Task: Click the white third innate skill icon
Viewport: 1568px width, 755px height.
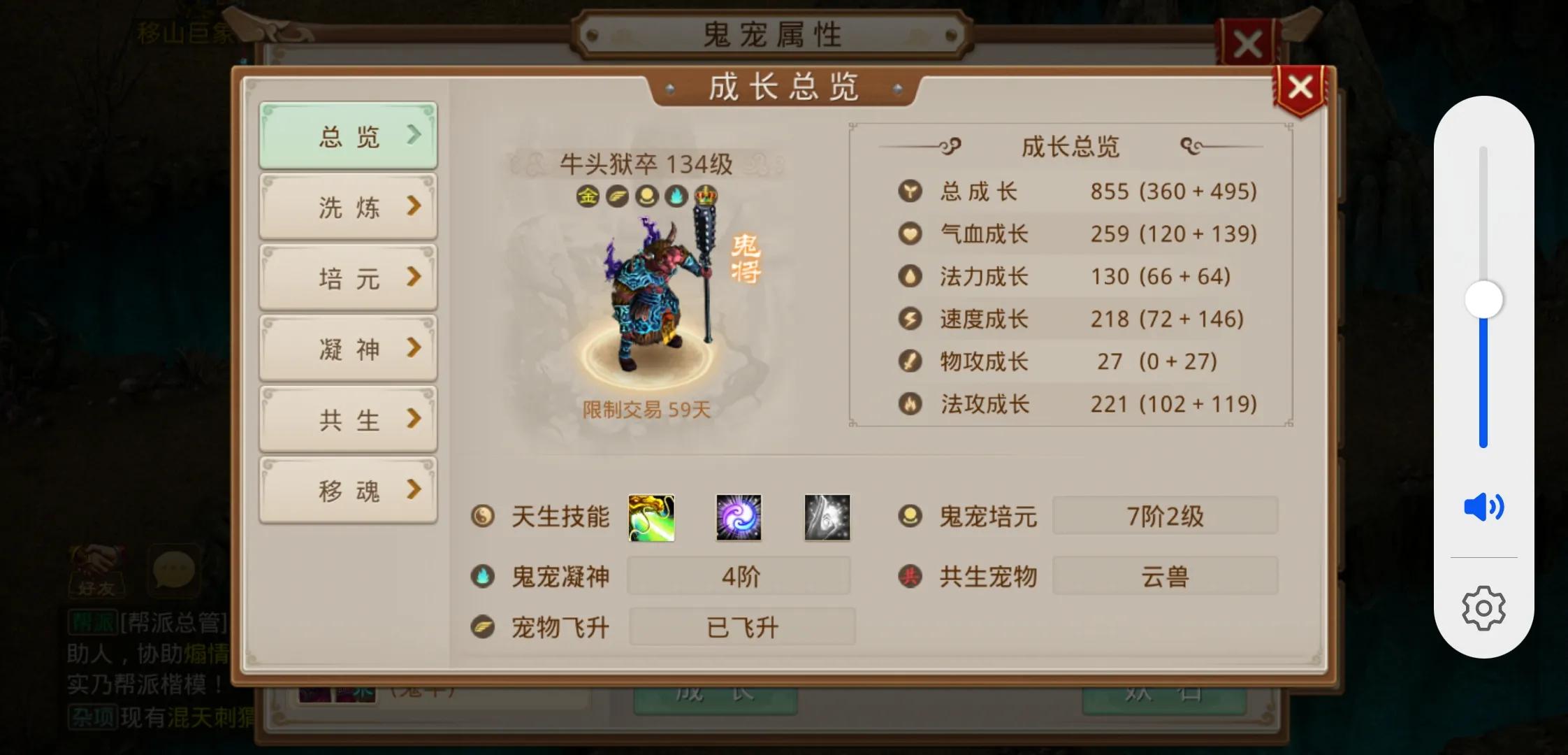Action: (x=826, y=517)
